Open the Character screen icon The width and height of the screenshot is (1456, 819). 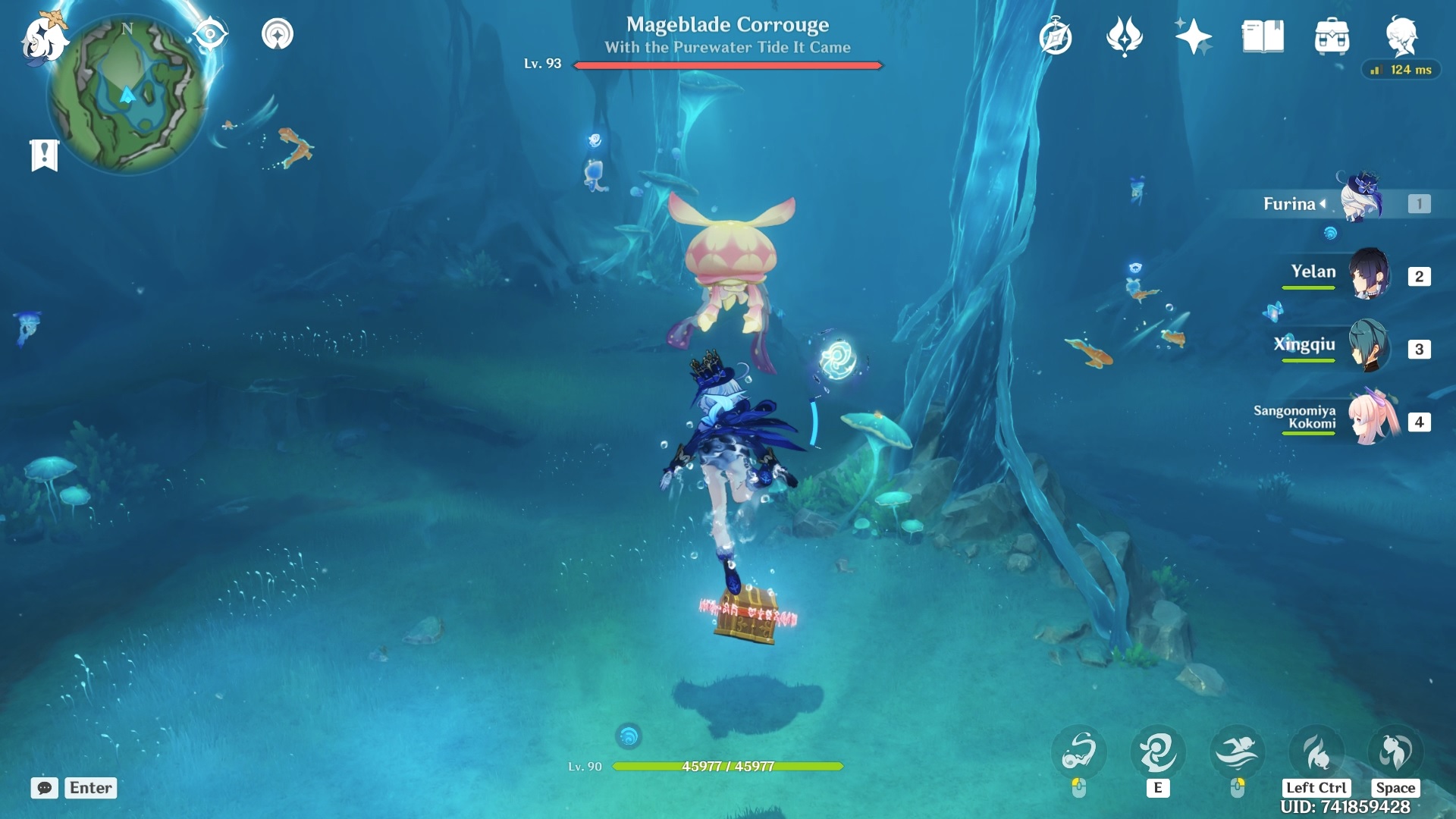[1402, 34]
